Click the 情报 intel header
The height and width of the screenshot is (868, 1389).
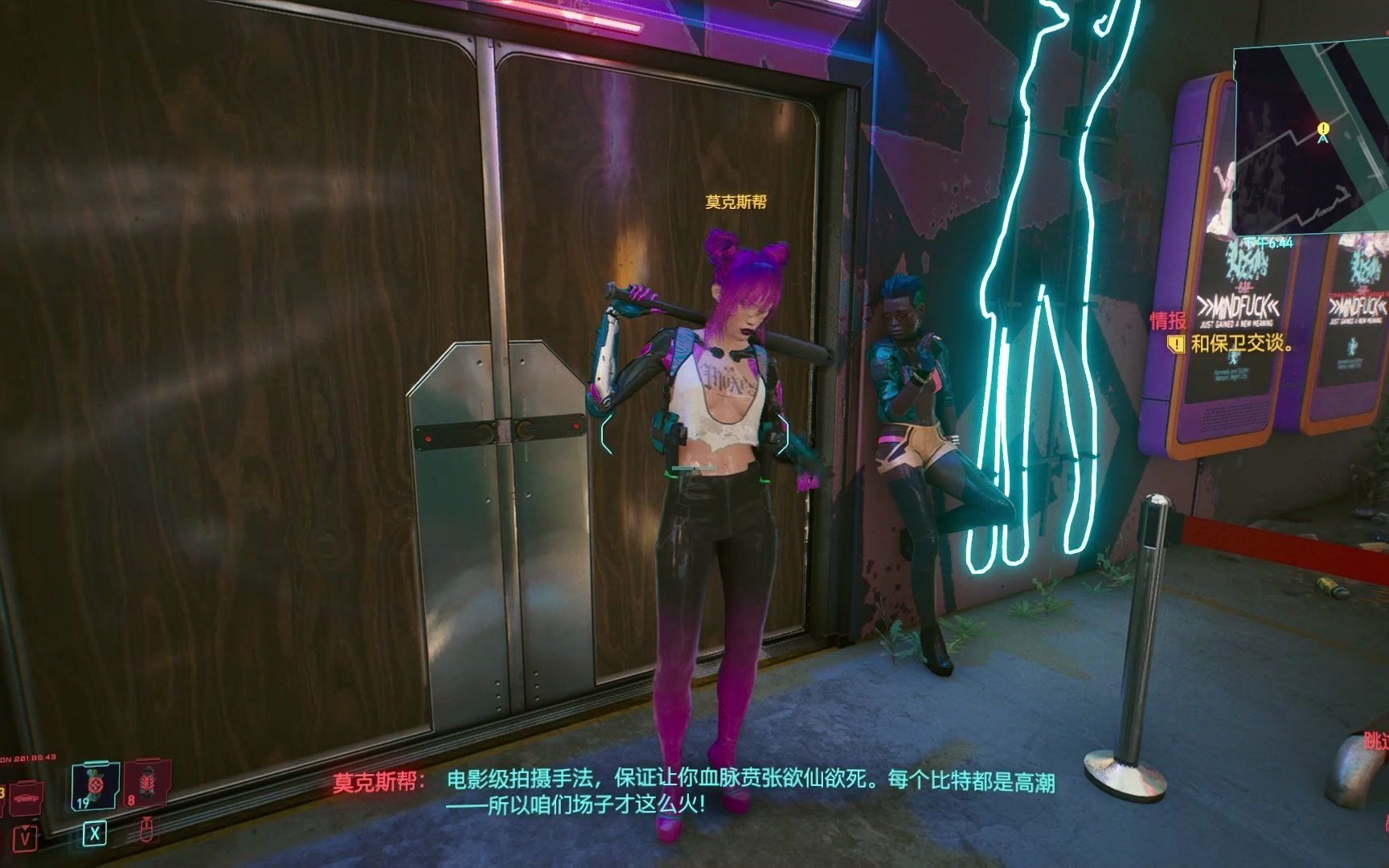pyautogui.click(x=1167, y=320)
